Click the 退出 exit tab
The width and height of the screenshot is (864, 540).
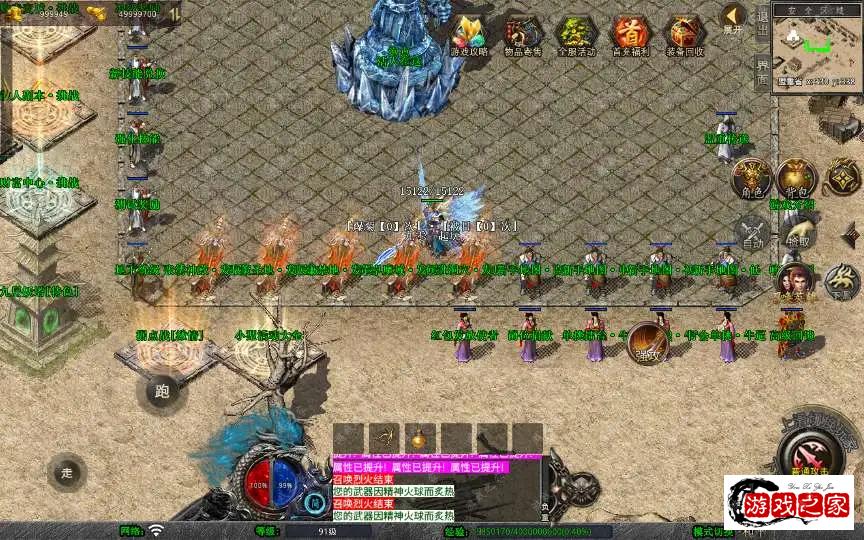[x=762, y=22]
